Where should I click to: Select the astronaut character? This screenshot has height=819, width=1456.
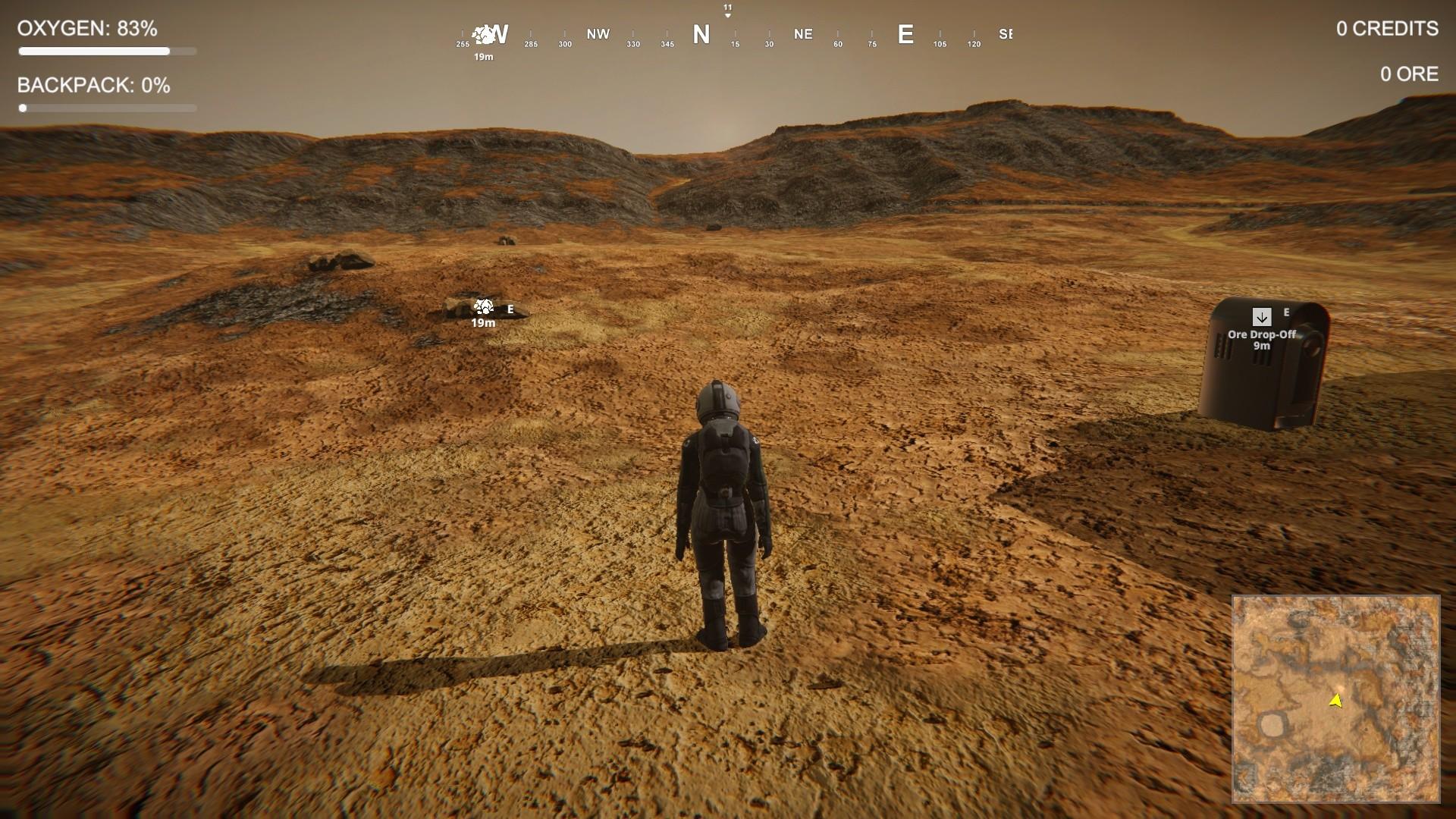[x=723, y=500]
